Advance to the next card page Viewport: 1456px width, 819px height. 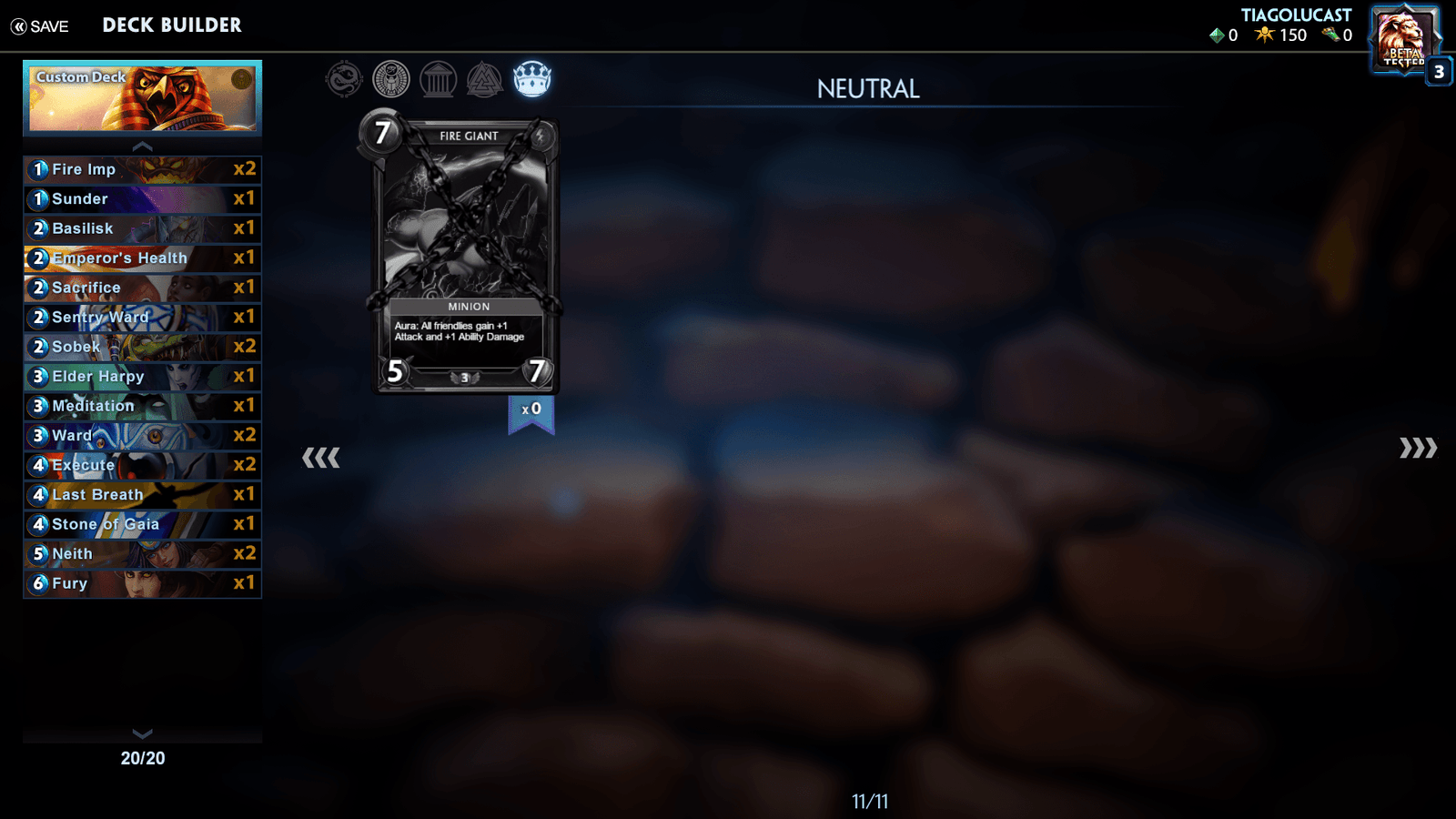1418,448
